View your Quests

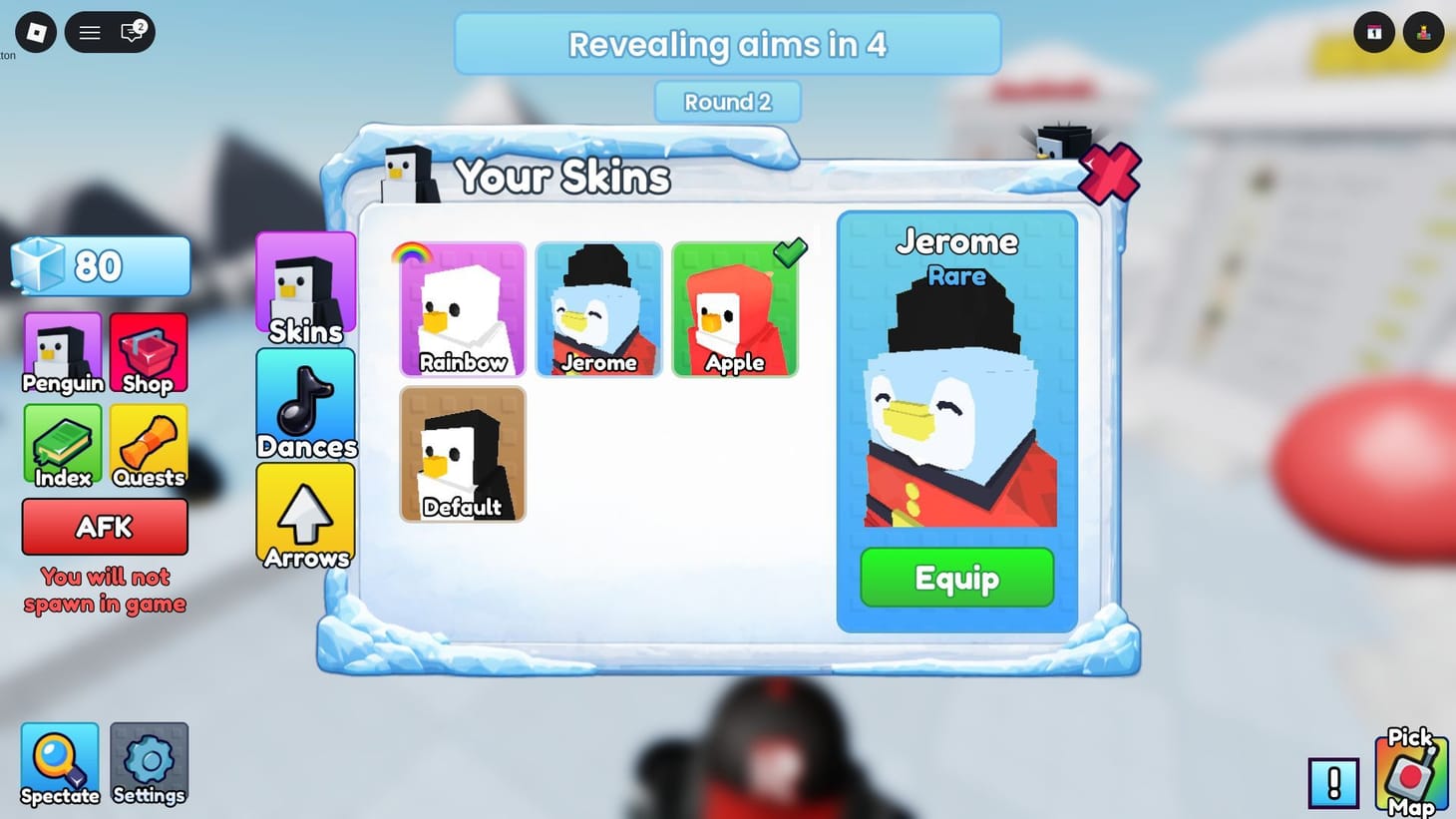148,445
